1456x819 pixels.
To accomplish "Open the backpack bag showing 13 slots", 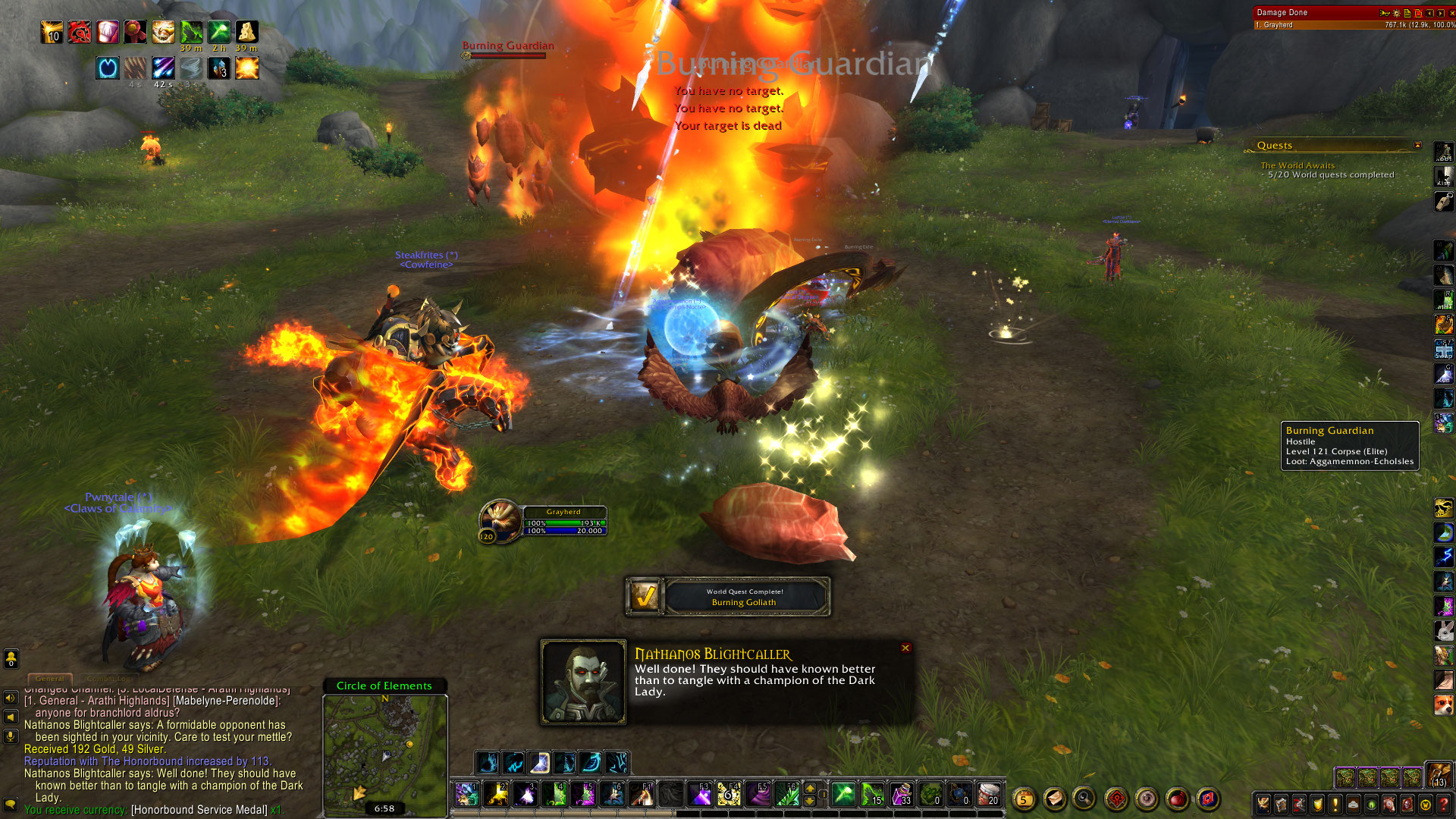I will [1439, 775].
